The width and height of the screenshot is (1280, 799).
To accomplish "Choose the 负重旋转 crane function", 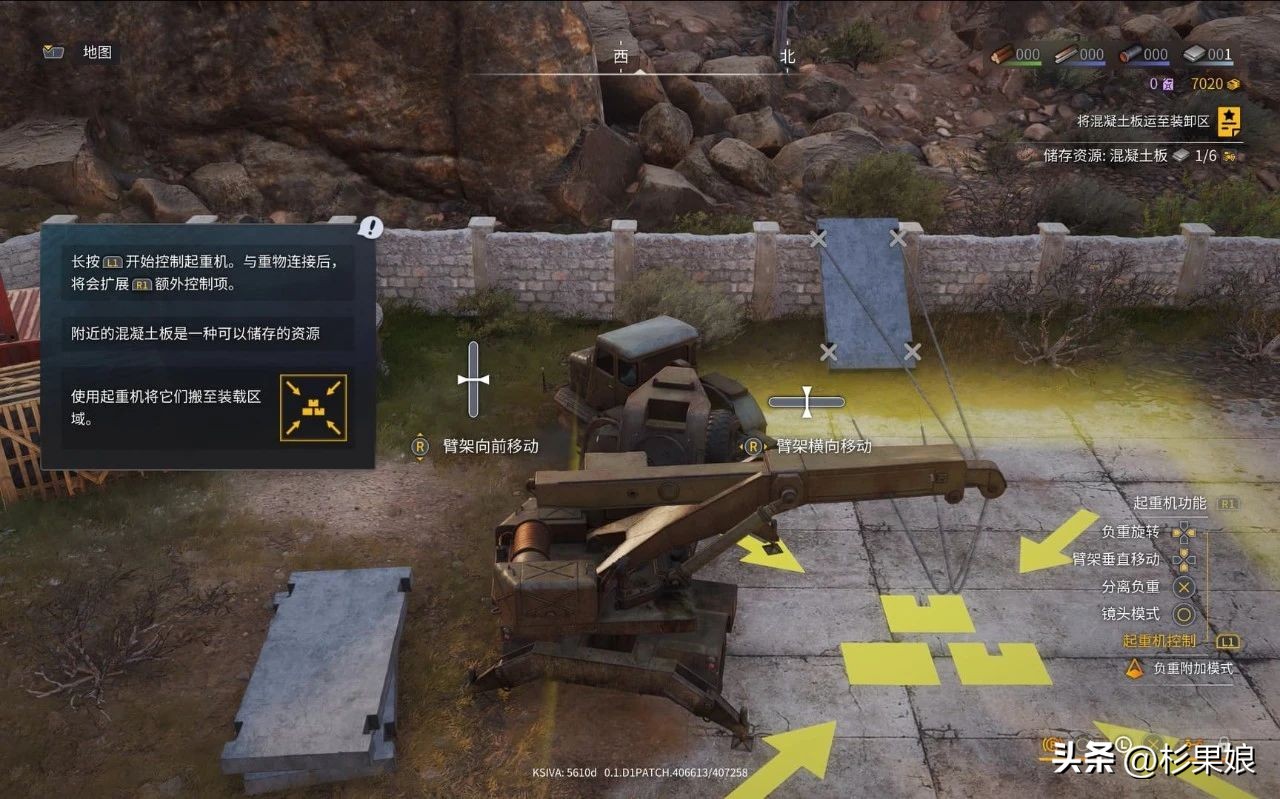I will point(1130,532).
